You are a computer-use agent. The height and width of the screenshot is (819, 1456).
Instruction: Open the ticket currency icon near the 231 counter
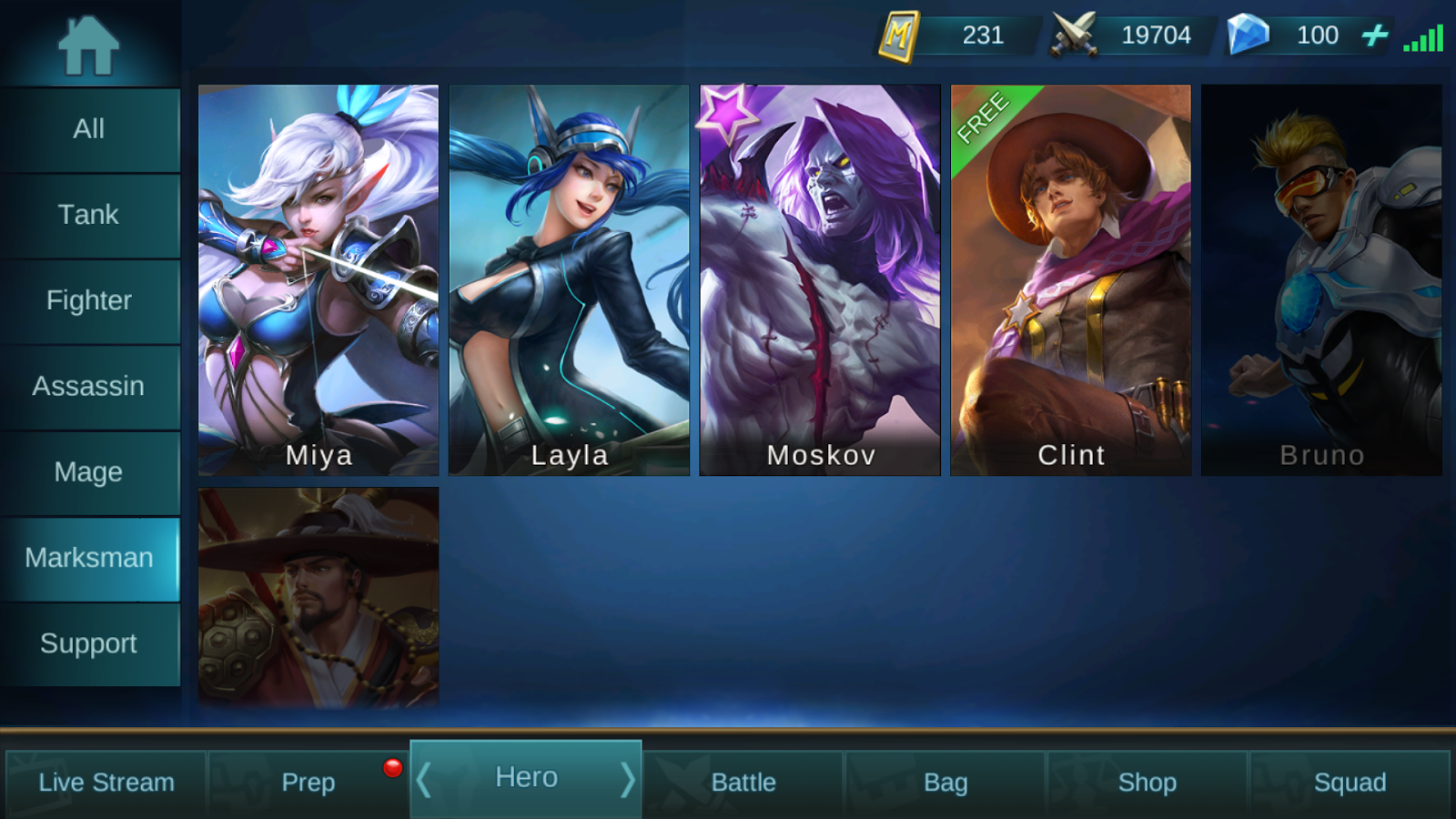(x=899, y=35)
